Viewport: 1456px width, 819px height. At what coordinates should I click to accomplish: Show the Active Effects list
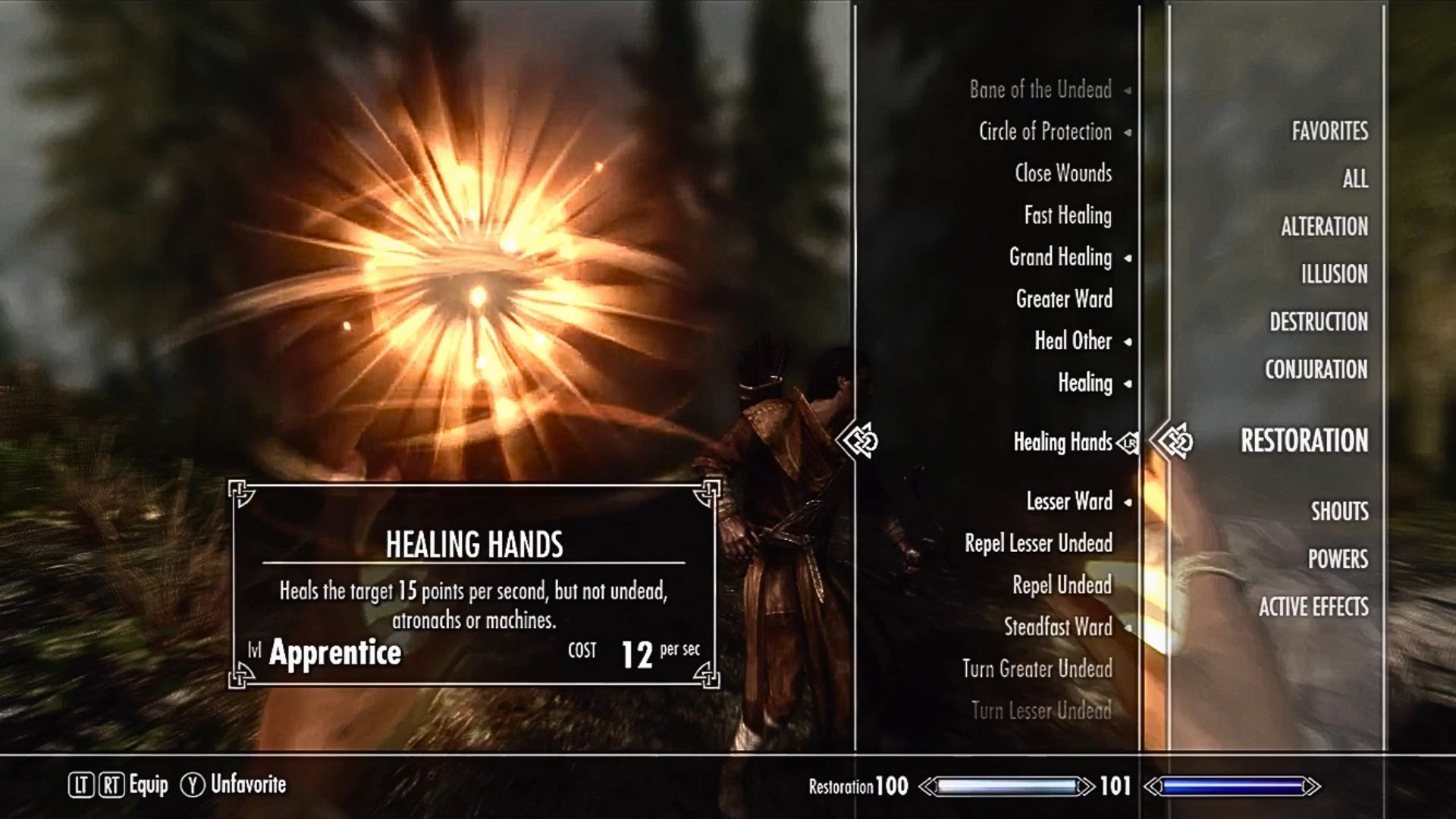click(x=1313, y=607)
